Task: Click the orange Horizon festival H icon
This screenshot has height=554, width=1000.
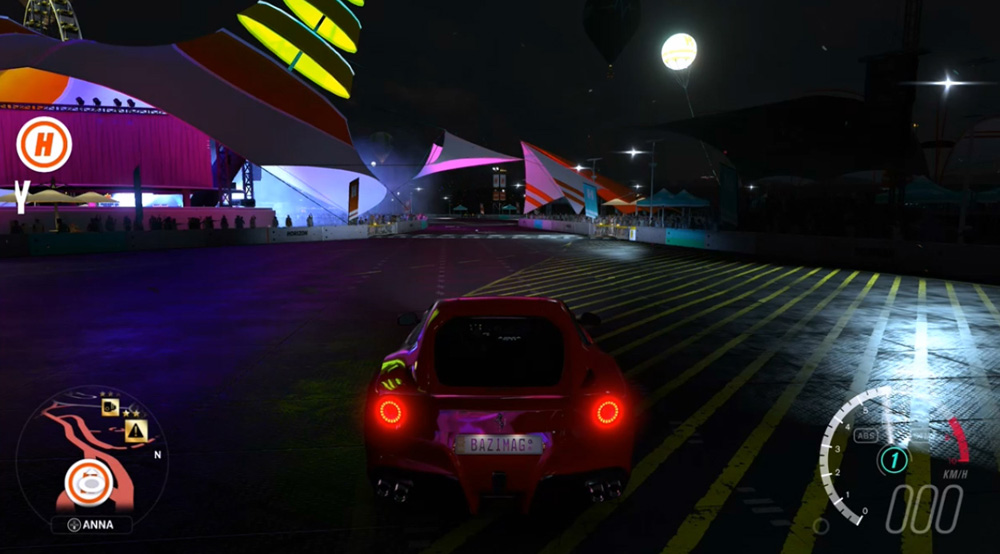Action: [44, 146]
